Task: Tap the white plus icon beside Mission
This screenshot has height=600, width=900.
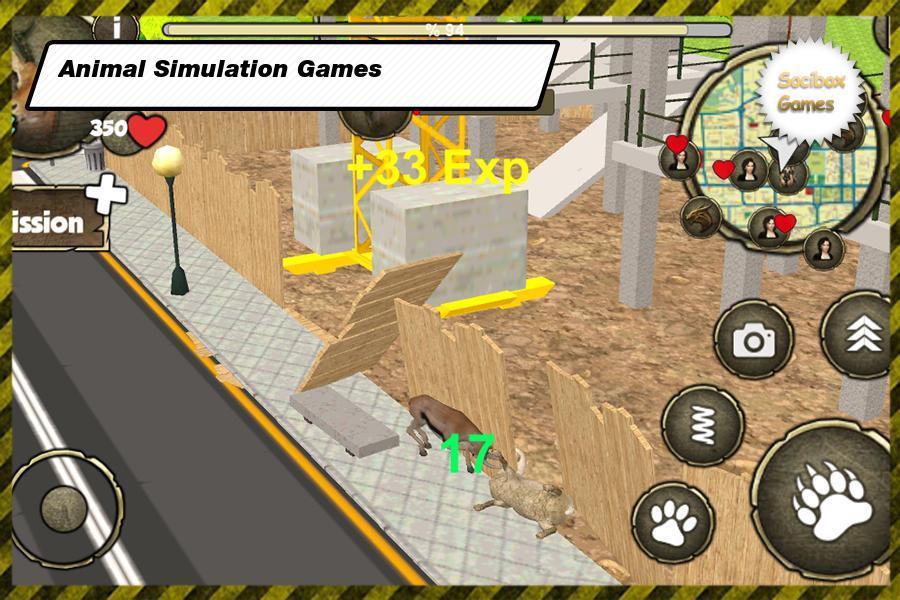Action: coord(106,193)
